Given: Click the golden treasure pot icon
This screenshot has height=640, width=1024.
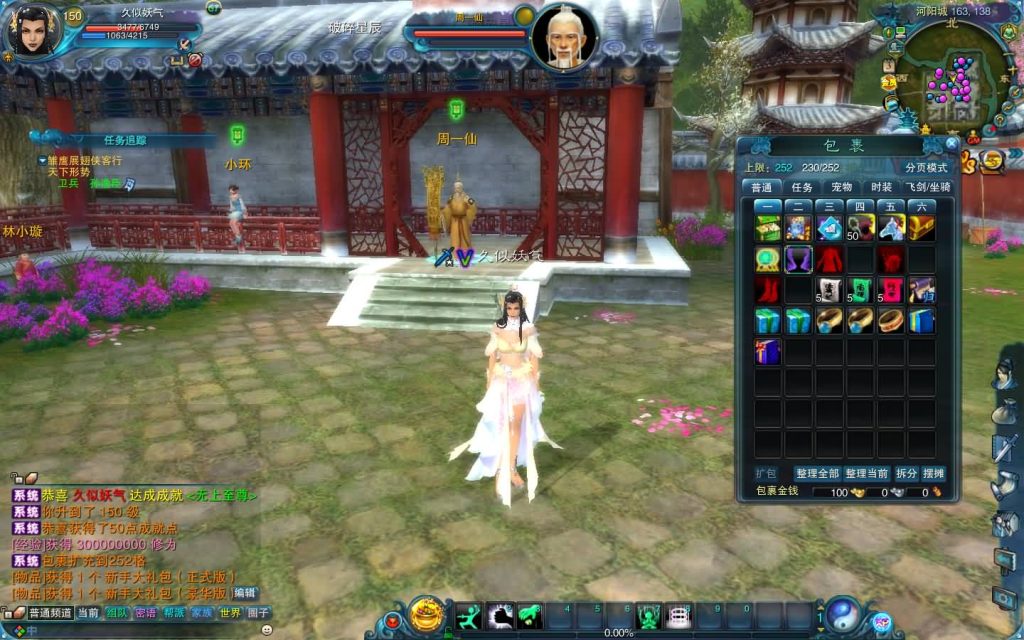Looking at the screenshot, I should pyautogui.click(x=428, y=614).
